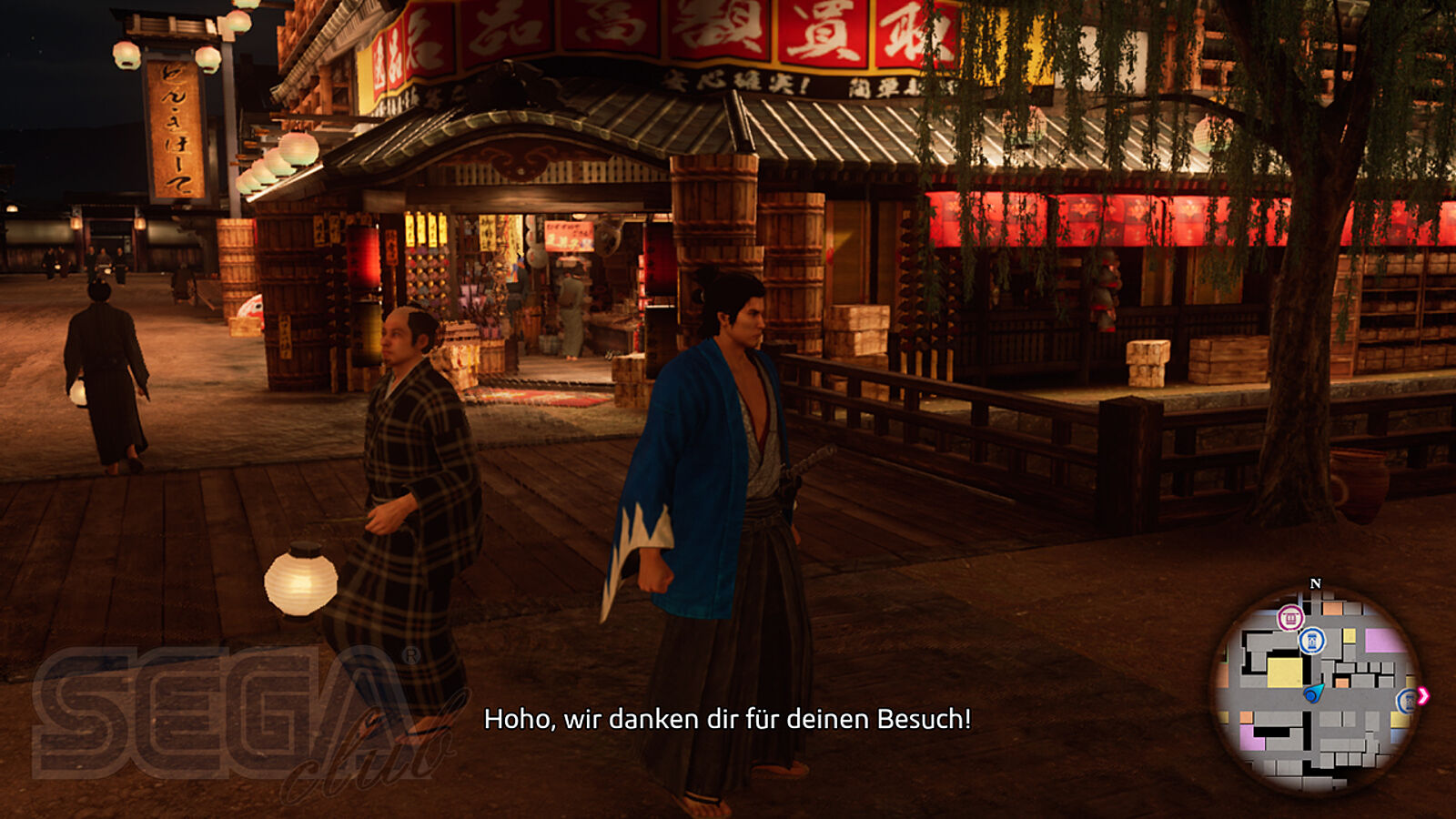Click the blue marker beside the purple gate icon
The image size is (1456, 819).
1311,641
